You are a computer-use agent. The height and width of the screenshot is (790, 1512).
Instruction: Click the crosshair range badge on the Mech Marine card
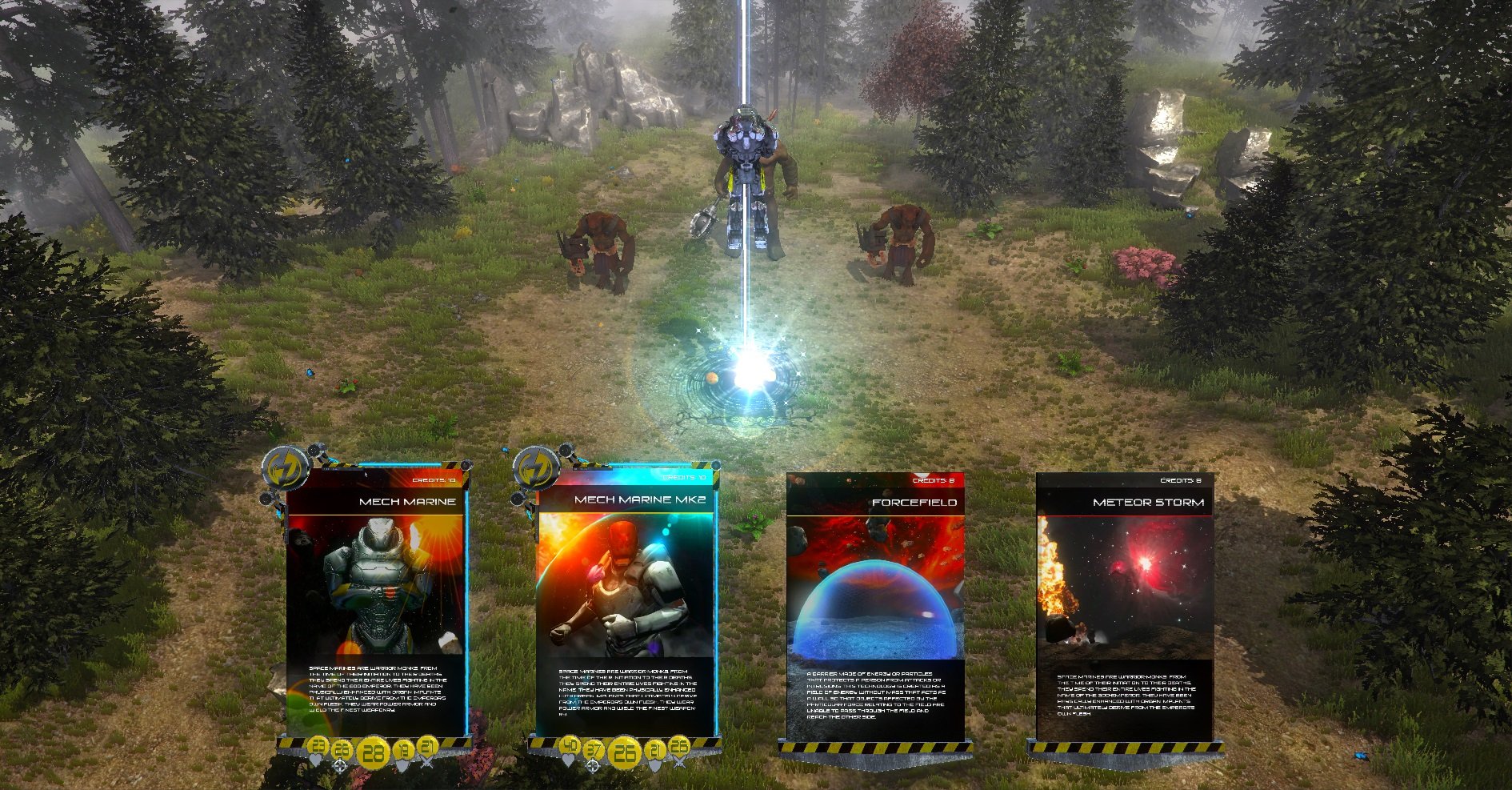point(340,751)
